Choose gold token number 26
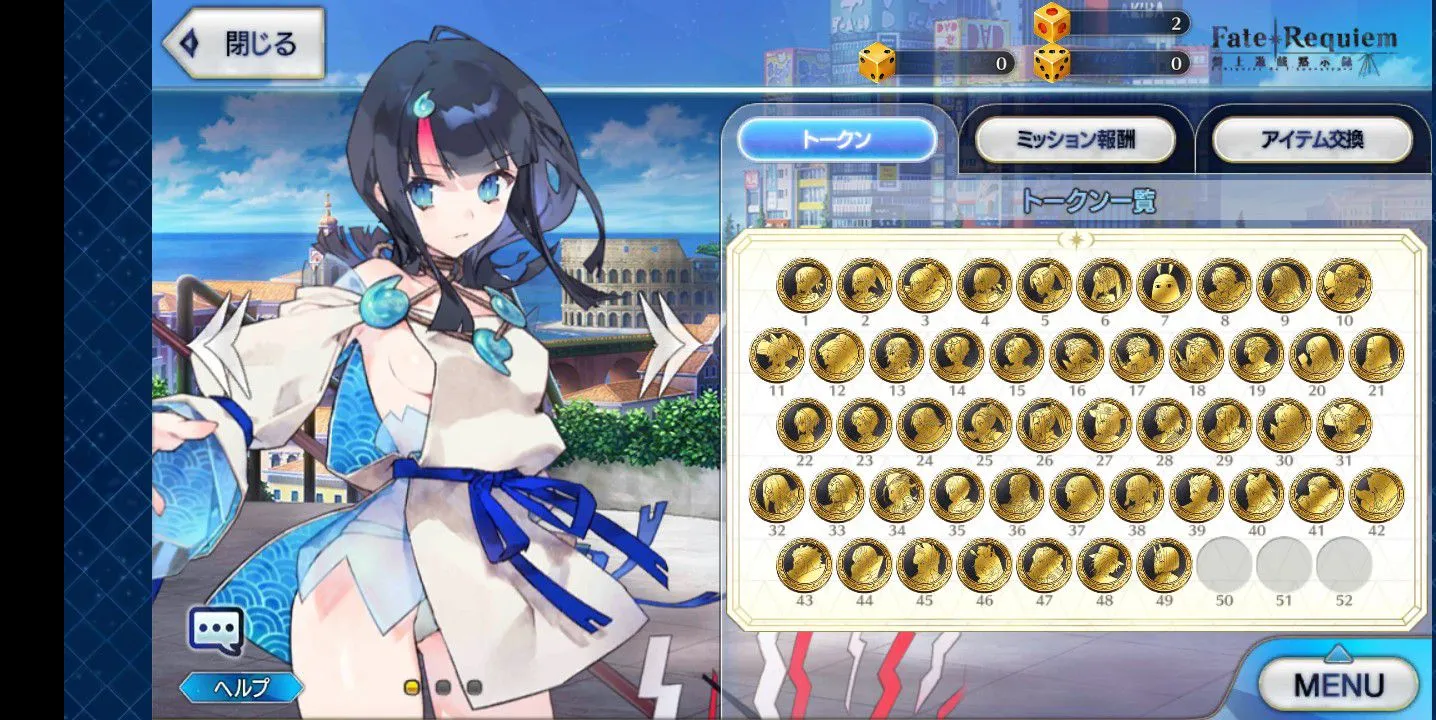 pos(1044,425)
